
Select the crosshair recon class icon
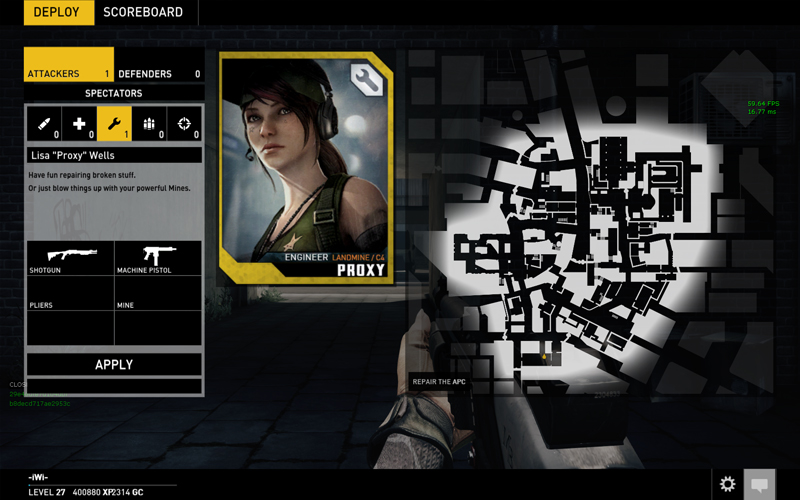[184, 124]
